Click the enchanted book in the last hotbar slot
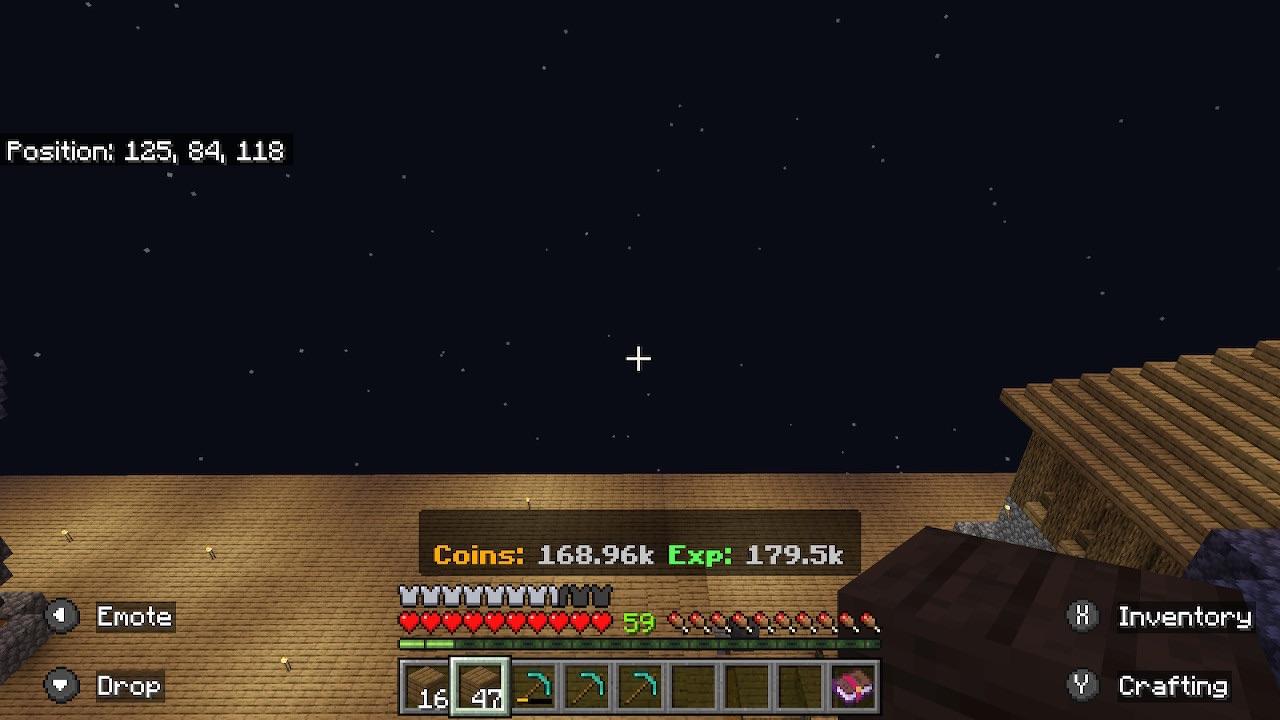1280x720 pixels. (x=852, y=688)
